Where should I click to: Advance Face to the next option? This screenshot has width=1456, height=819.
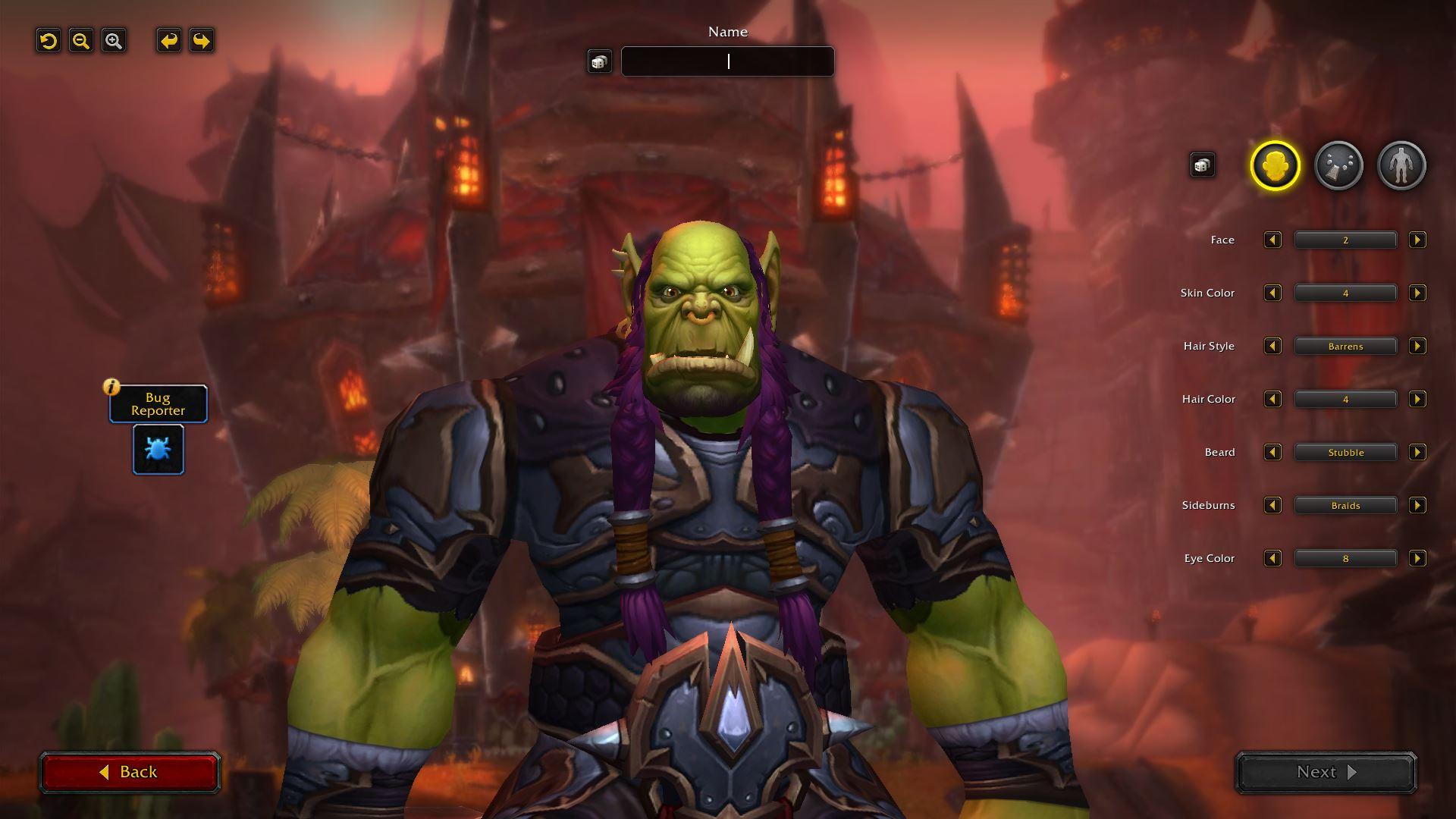click(1417, 240)
